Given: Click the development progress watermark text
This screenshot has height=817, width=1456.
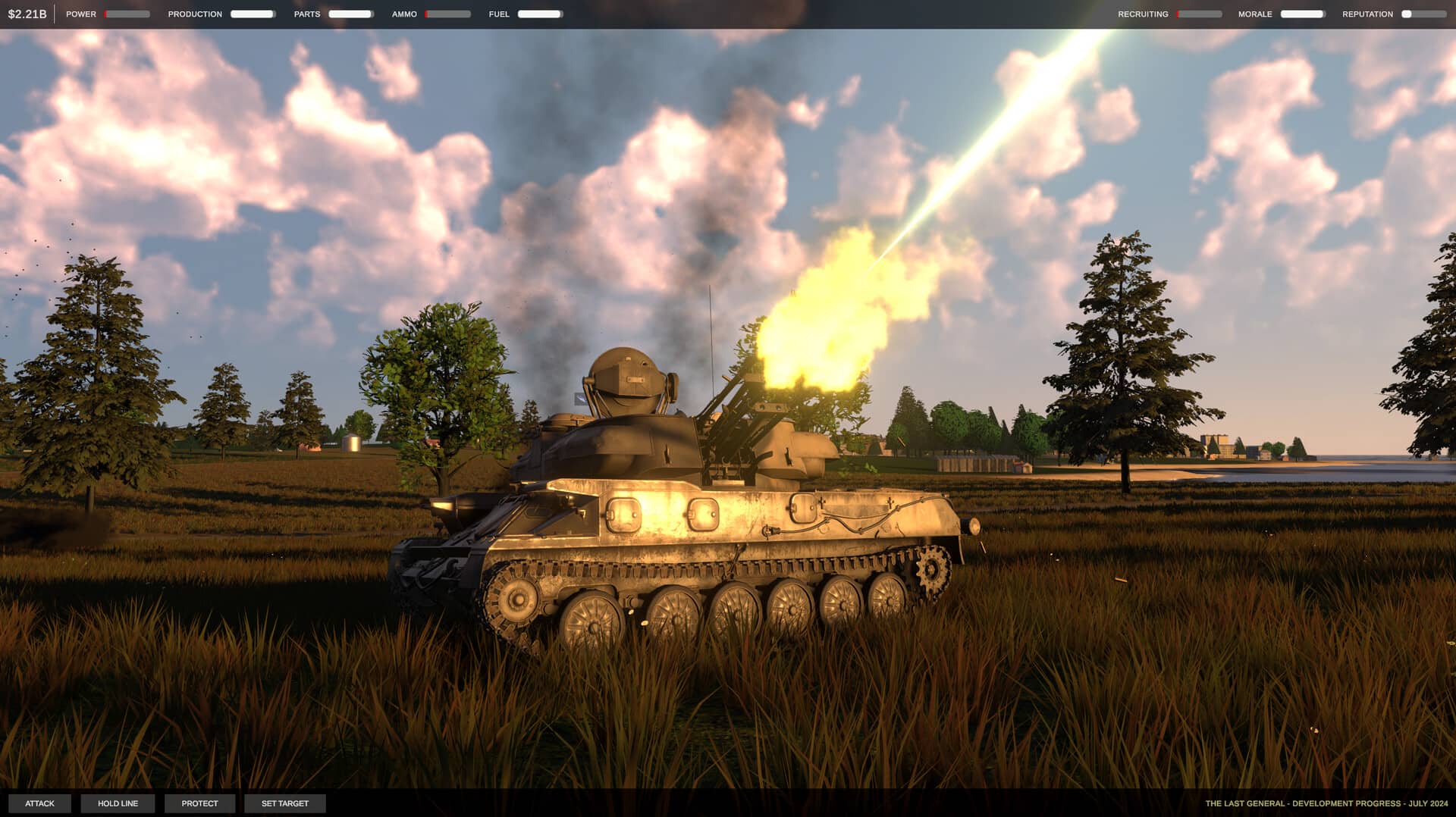Looking at the screenshot, I should [x=1327, y=804].
